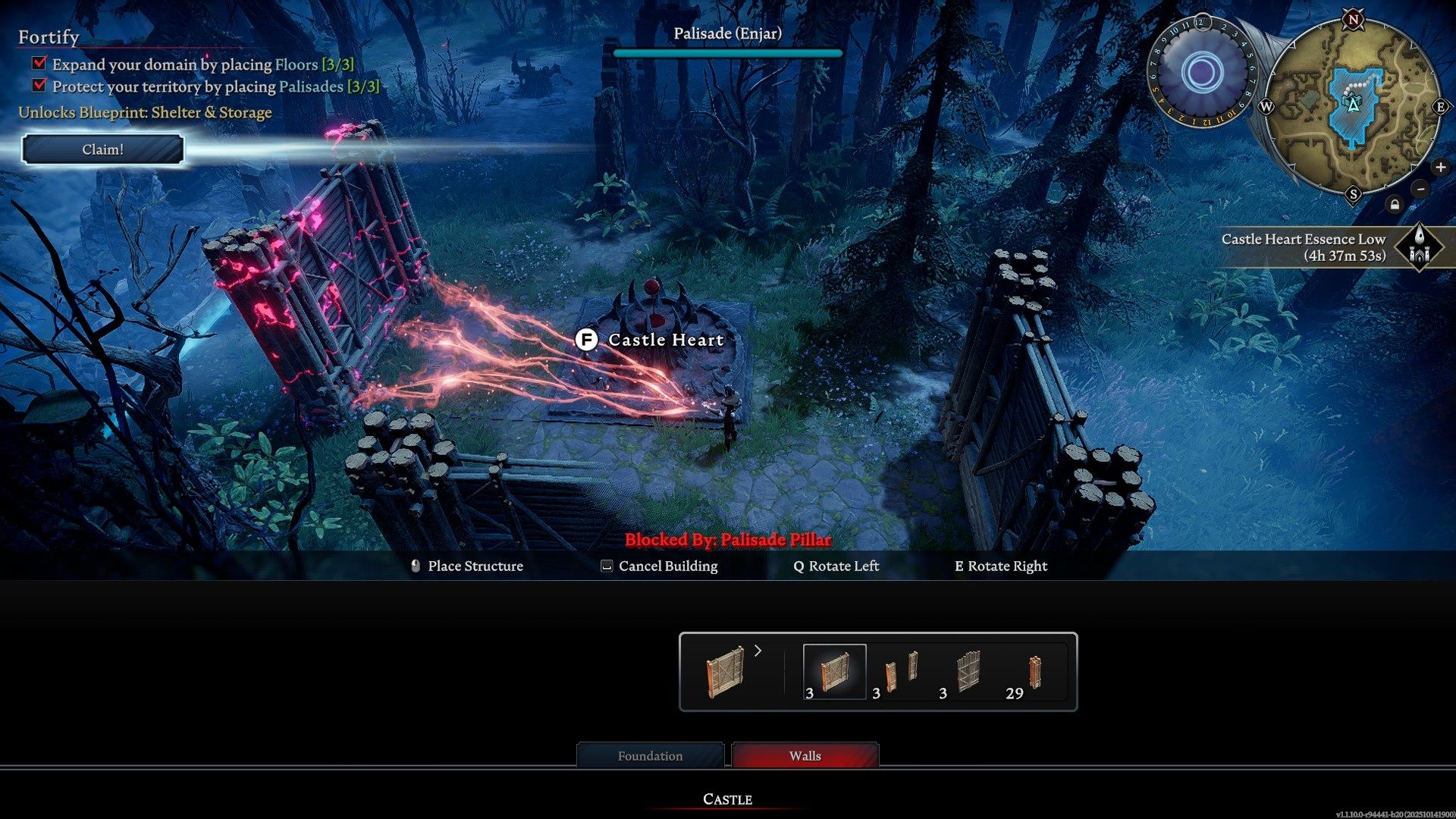Switch to the Foundation build tab

(x=650, y=756)
